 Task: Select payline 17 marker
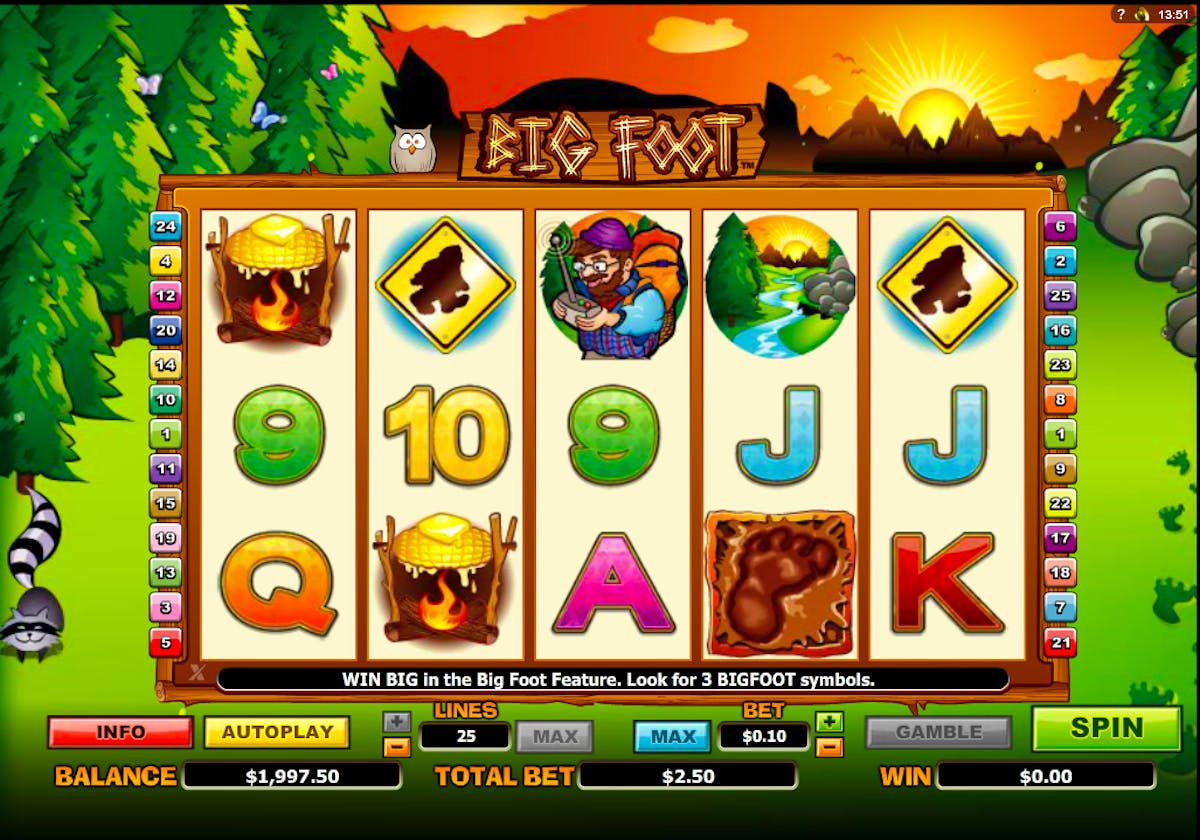1060,538
